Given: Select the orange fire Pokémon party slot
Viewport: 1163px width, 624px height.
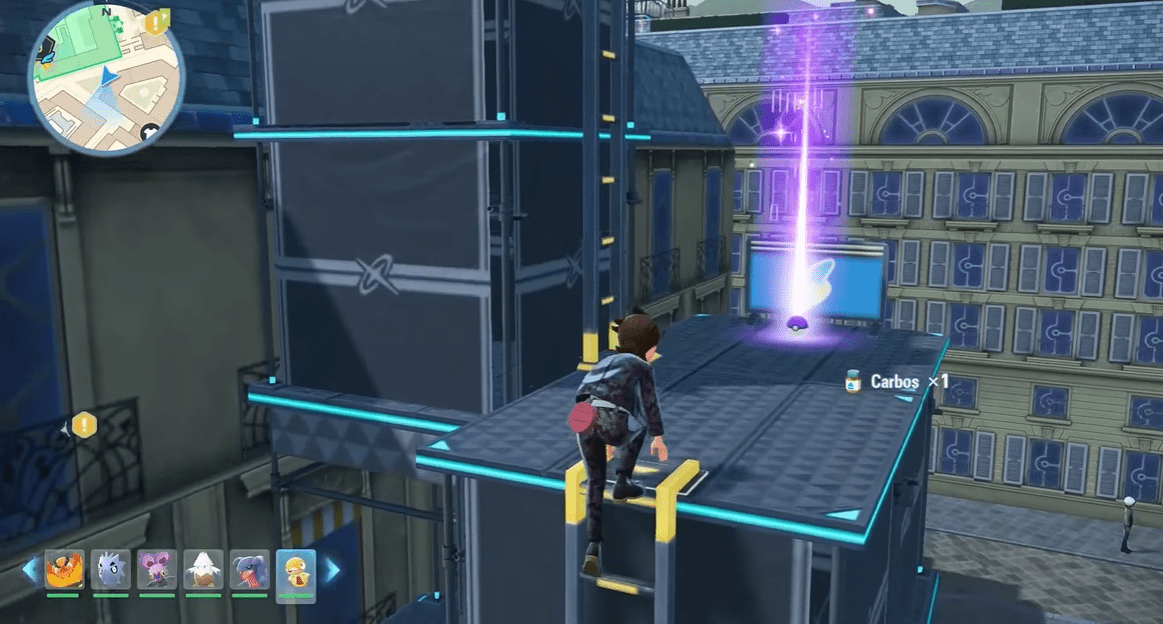Looking at the screenshot, I should click(63, 570).
